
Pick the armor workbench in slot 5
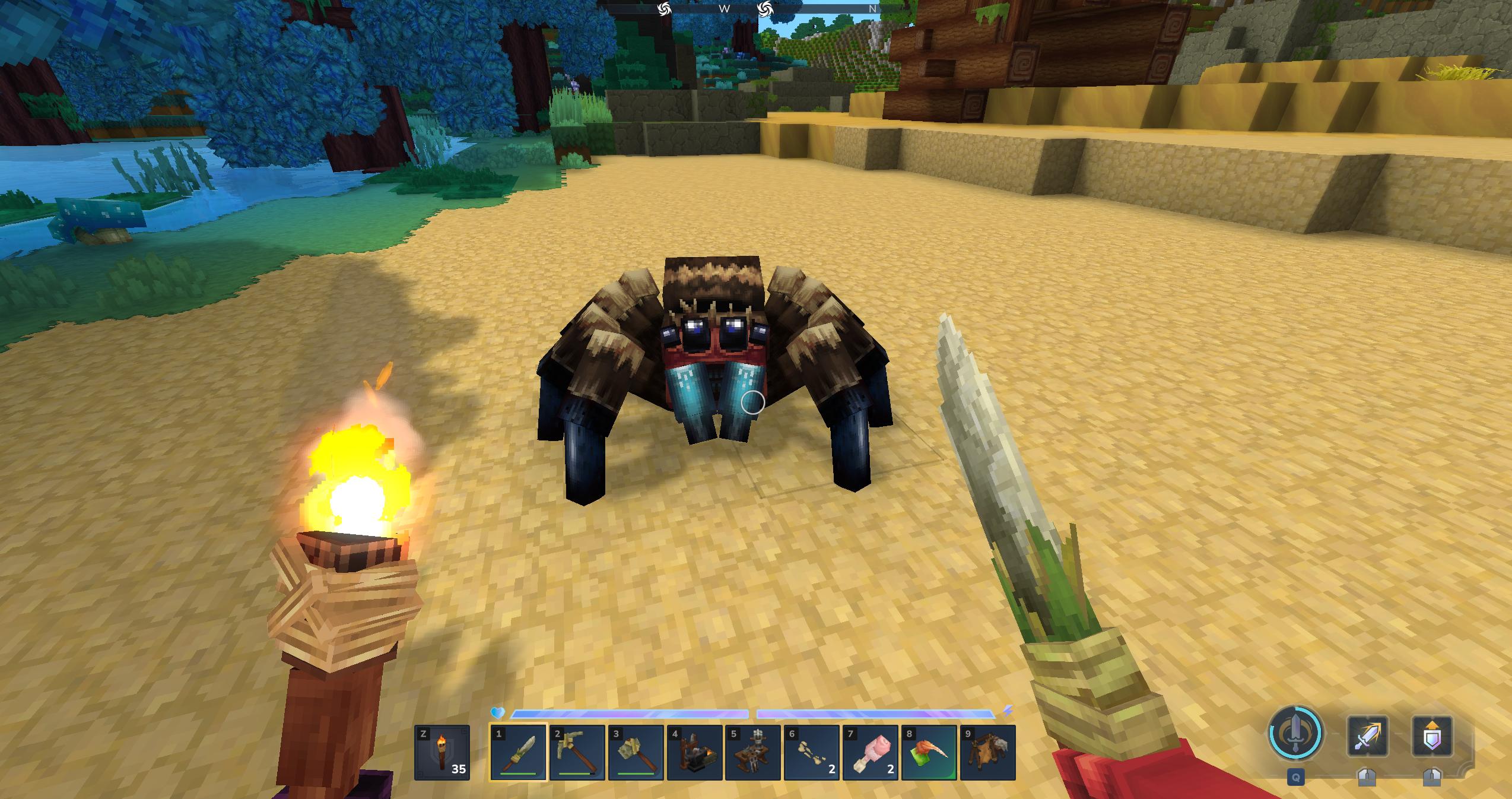click(753, 753)
